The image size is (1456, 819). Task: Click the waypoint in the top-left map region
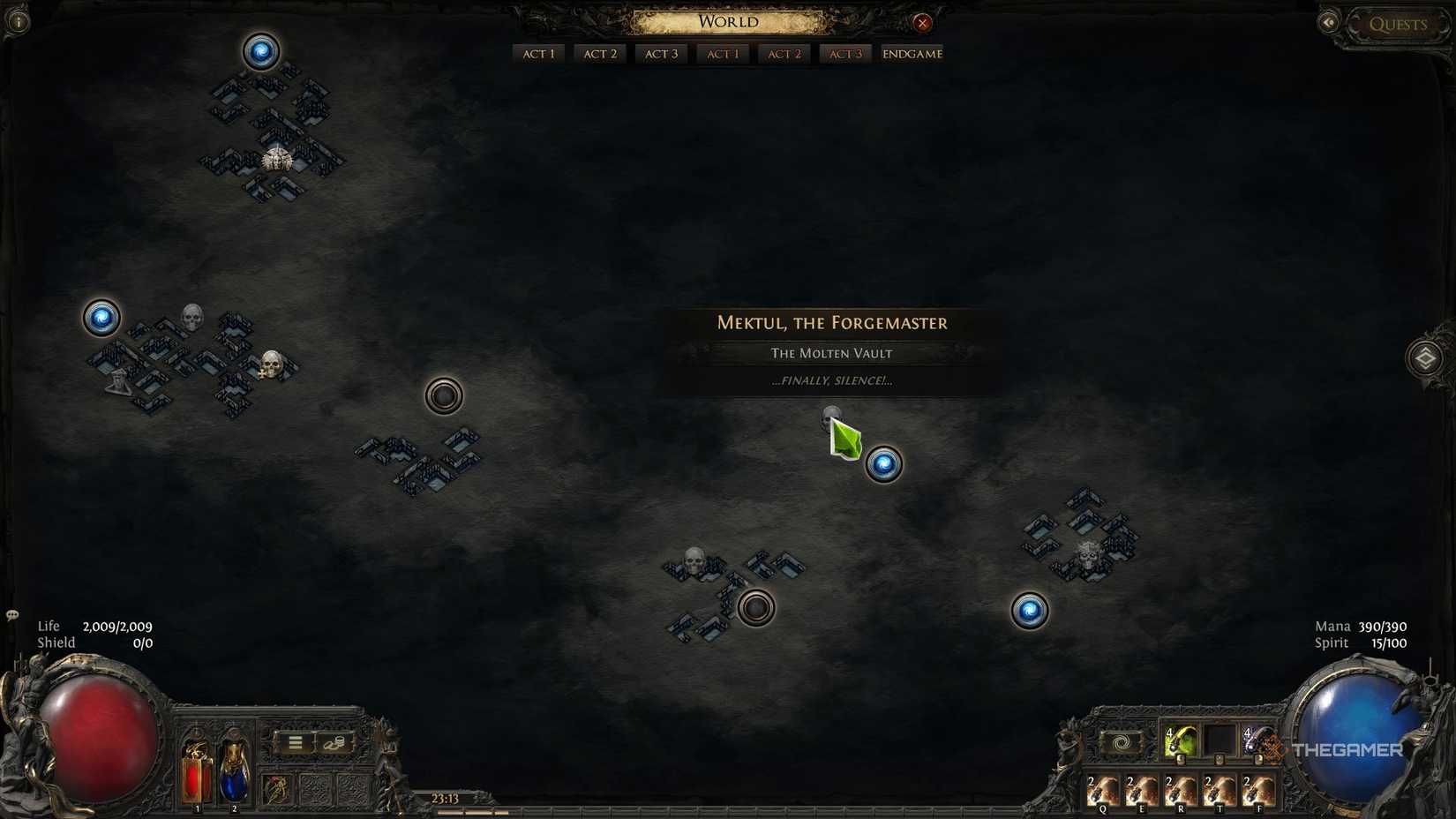pyautogui.click(x=260, y=53)
